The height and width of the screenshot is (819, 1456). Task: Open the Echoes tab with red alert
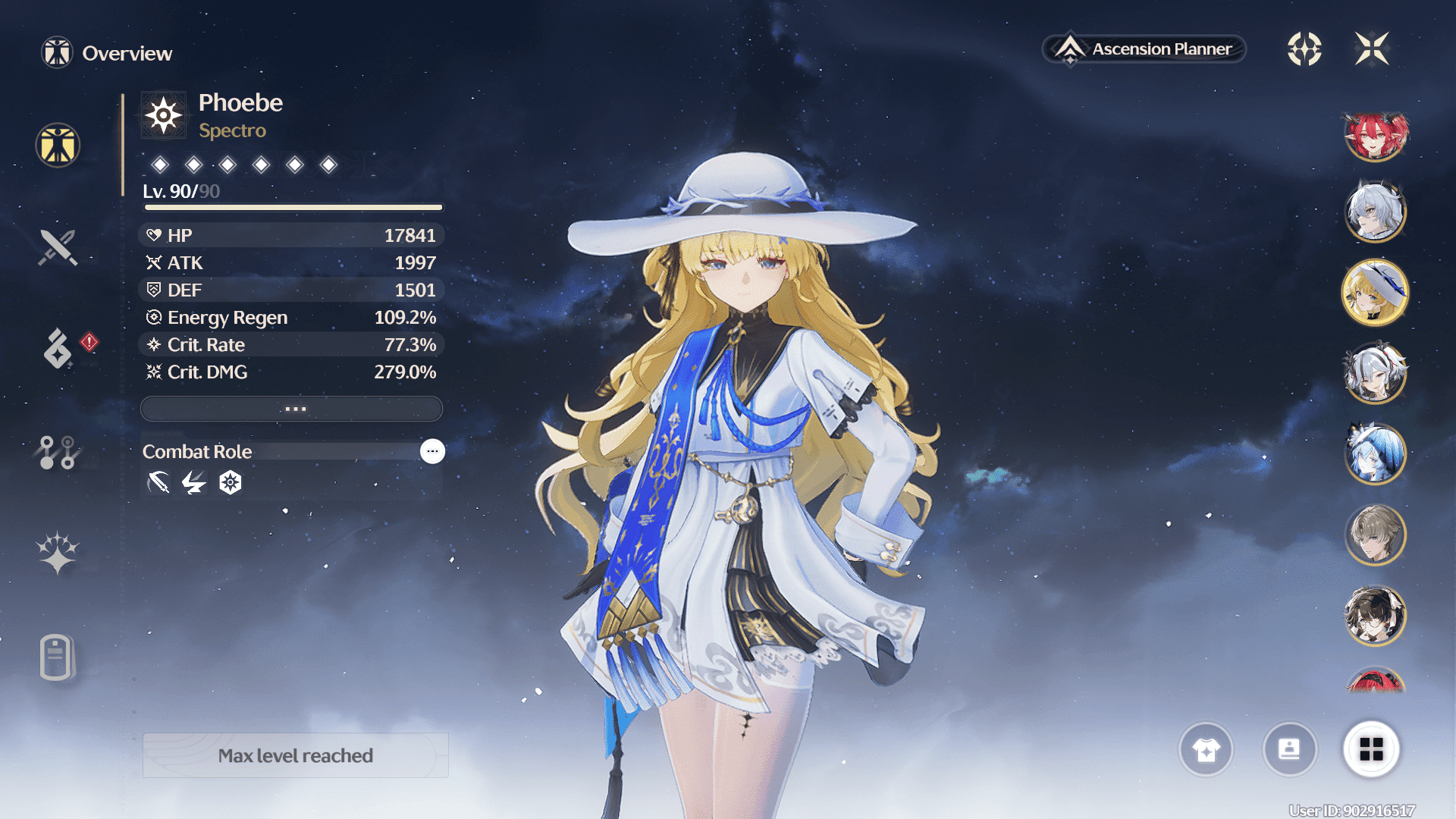(58, 349)
